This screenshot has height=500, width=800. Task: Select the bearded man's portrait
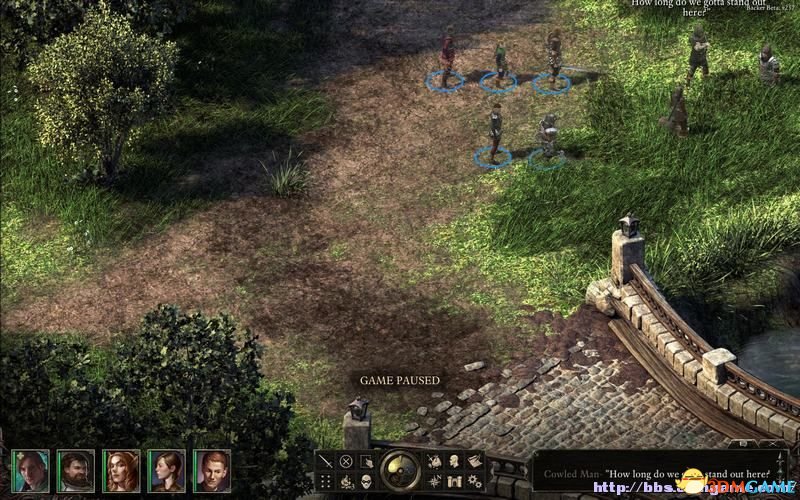(x=75, y=470)
